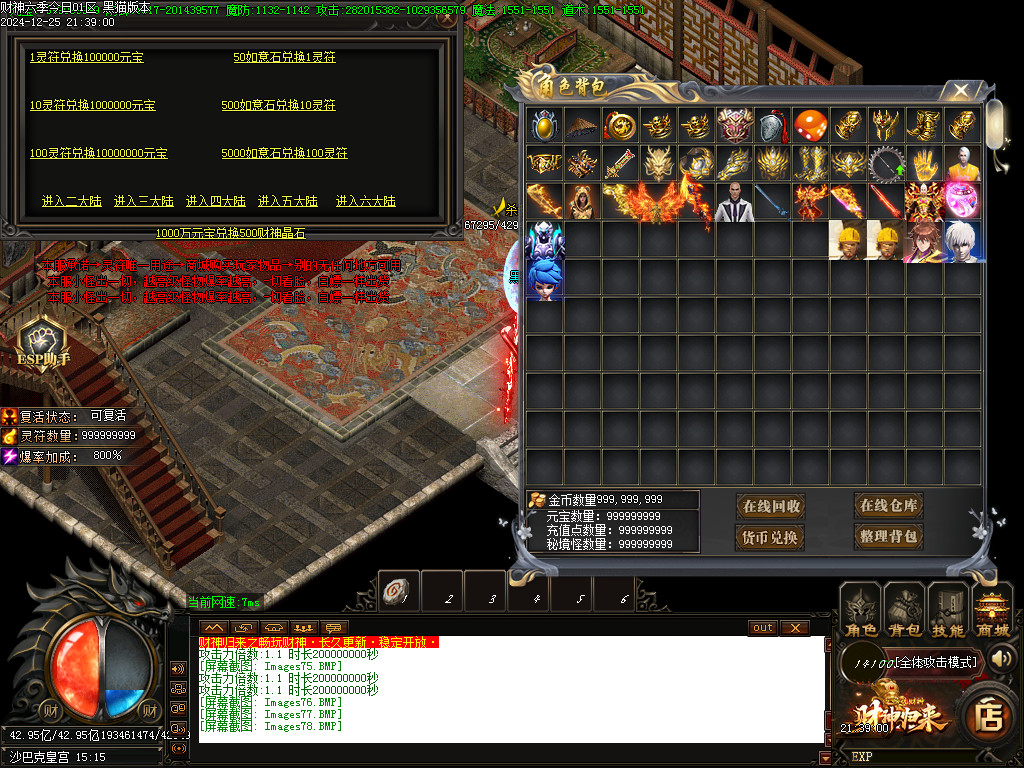Close the 角色背包 inventory window
The height and width of the screenshot is (768, 1024).
click(960, 90)
